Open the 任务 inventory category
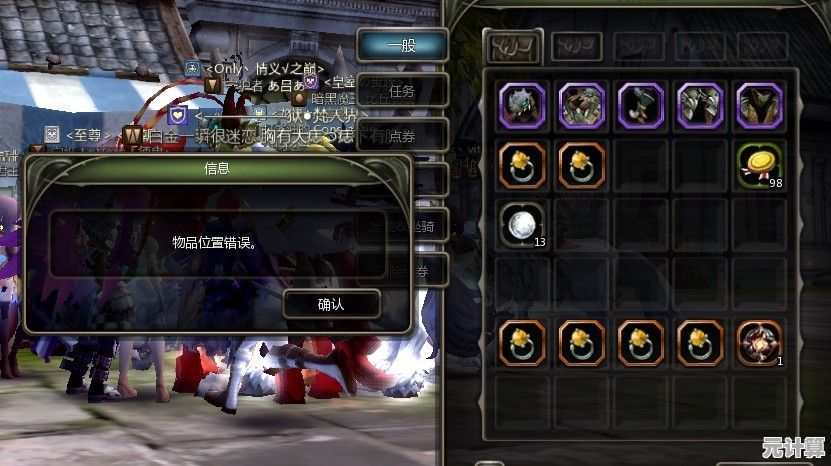Viewport: 831px width, 466px height. (x=402, y=91)
